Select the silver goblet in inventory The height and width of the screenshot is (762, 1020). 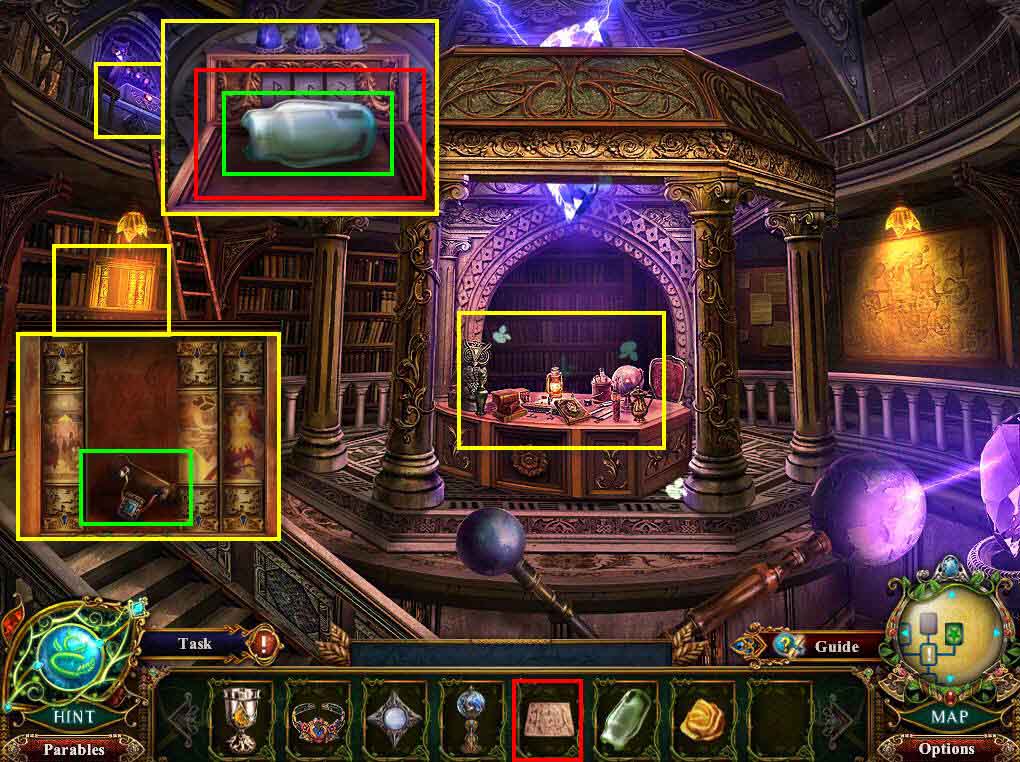239,716
